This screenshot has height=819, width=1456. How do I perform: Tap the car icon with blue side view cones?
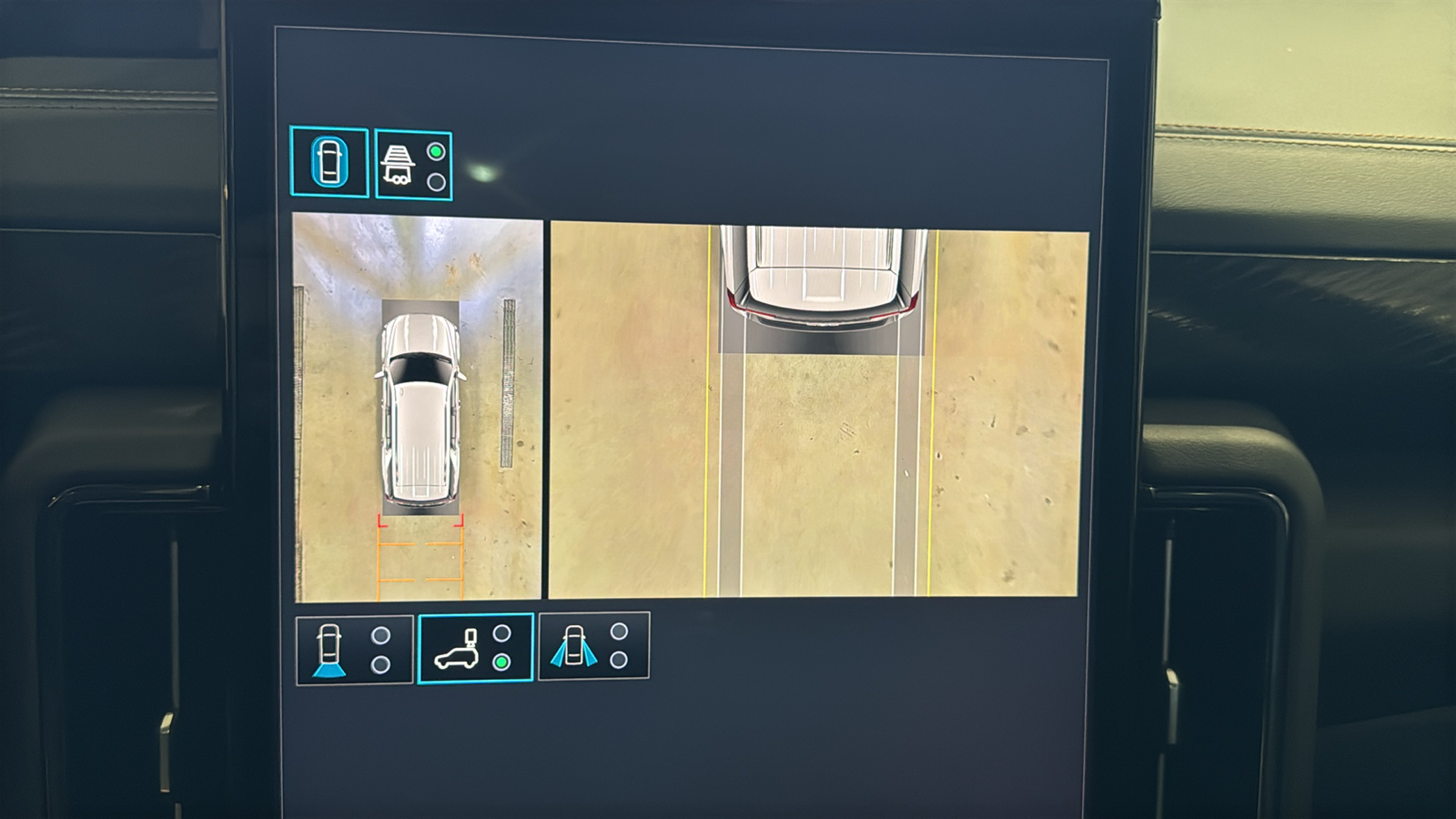pyautogui.click(x=575, y=646)
